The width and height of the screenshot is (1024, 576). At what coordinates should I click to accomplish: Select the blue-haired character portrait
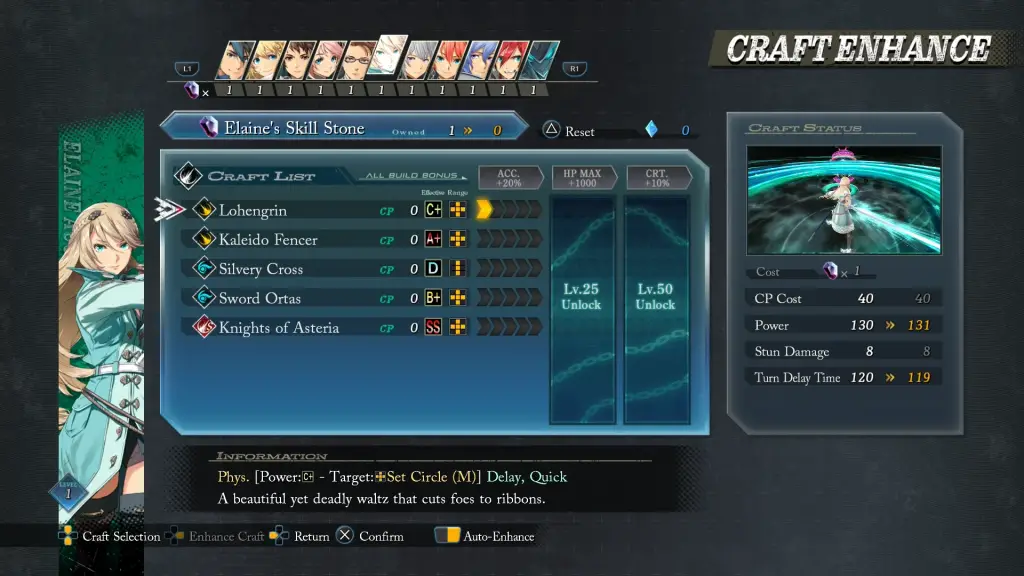pos(481,60)
